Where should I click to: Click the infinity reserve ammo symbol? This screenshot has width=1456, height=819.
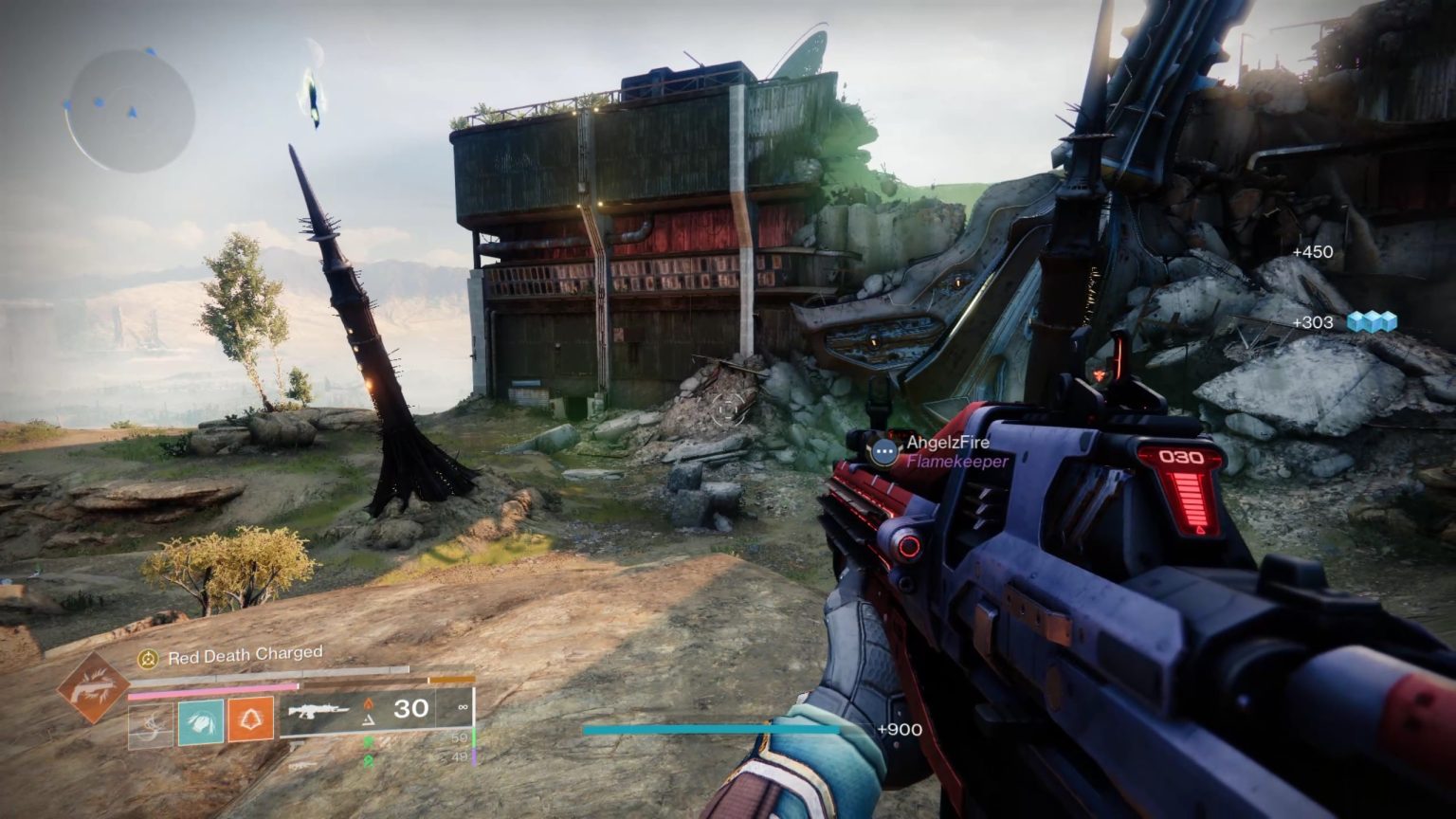tap(463, 709)
